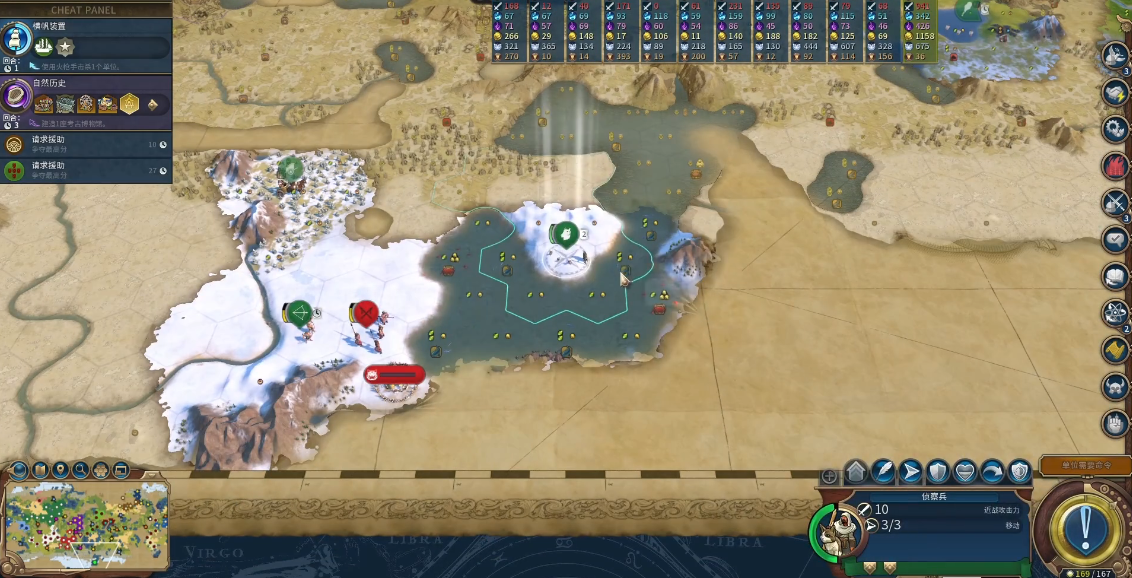Select the green-cross emergency request row
This screenshot has width=1132, height=578.
pos(86,170)
